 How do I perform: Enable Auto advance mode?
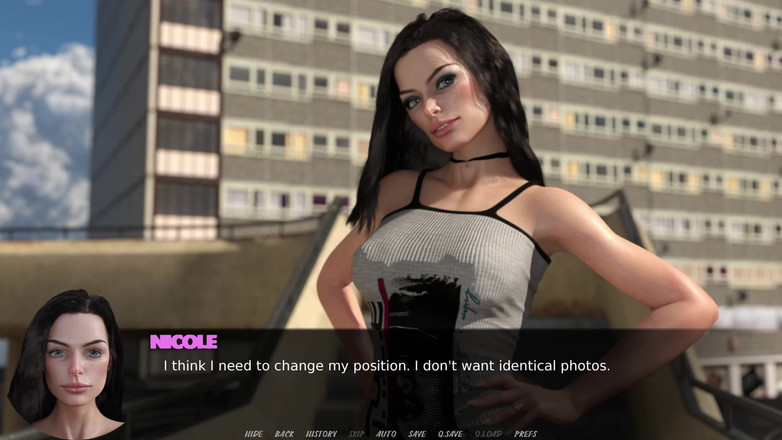(386, 434)
